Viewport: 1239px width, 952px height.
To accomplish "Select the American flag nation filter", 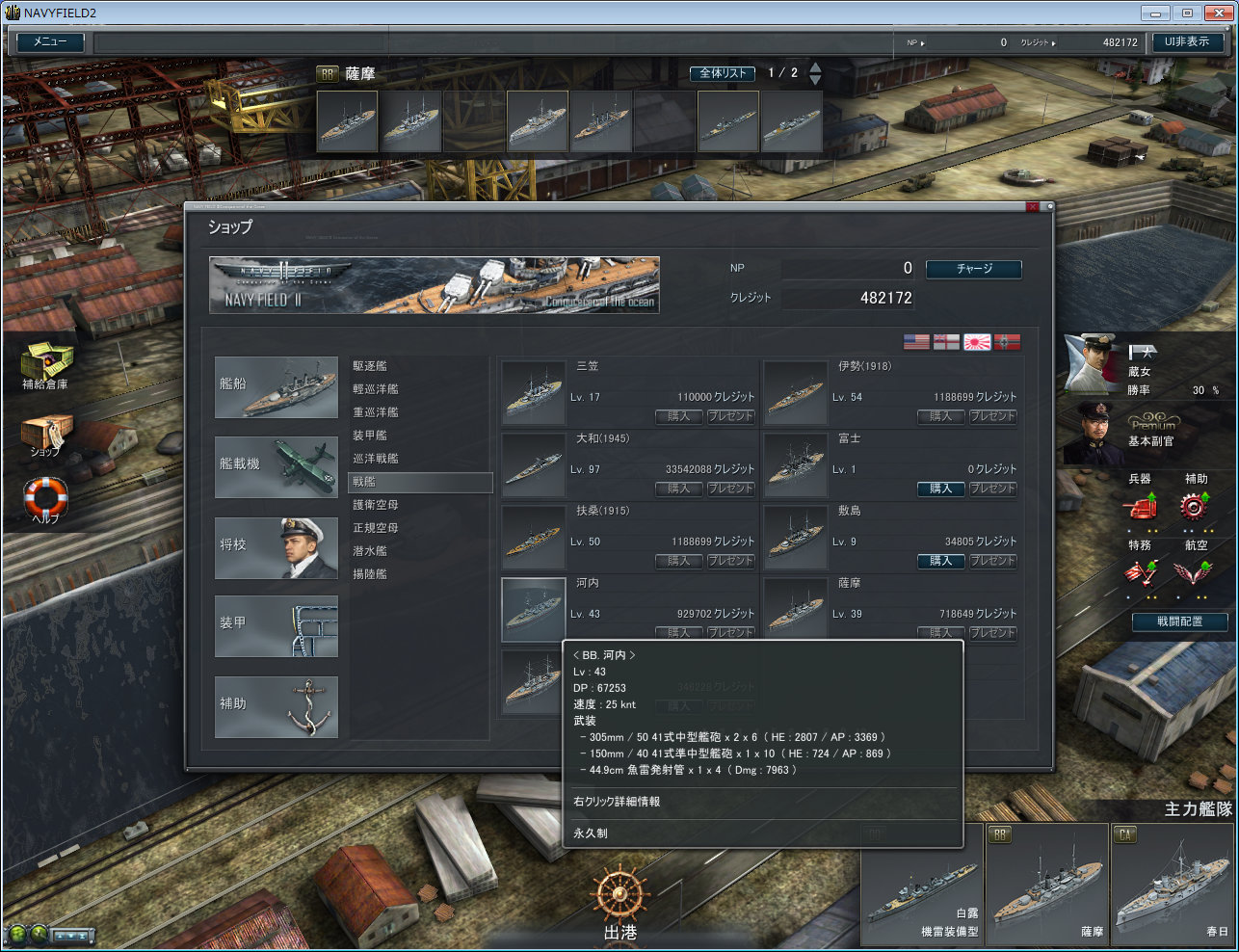I will coord(916,342).
